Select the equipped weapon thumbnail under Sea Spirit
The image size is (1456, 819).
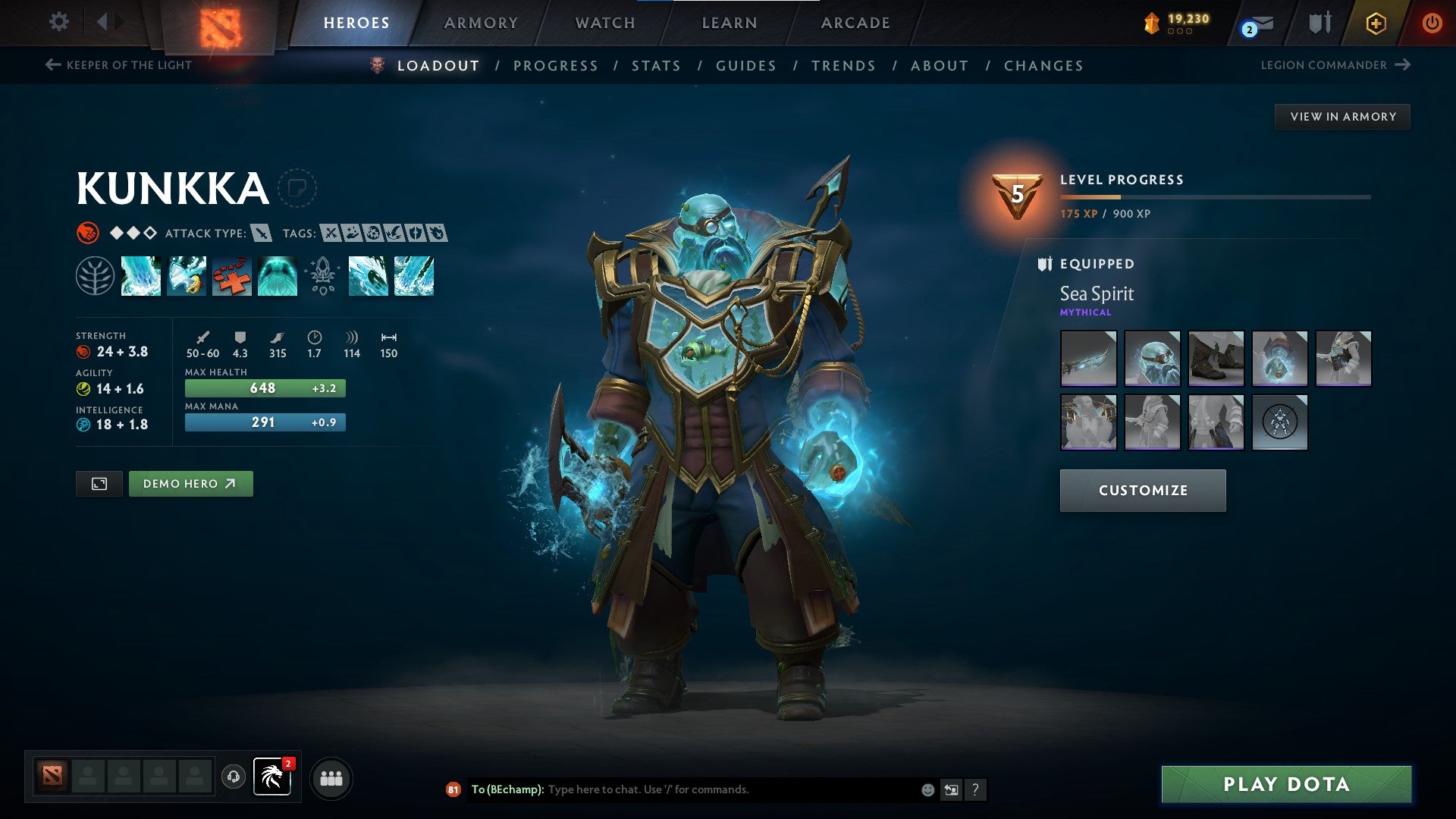pos(1088,358)
